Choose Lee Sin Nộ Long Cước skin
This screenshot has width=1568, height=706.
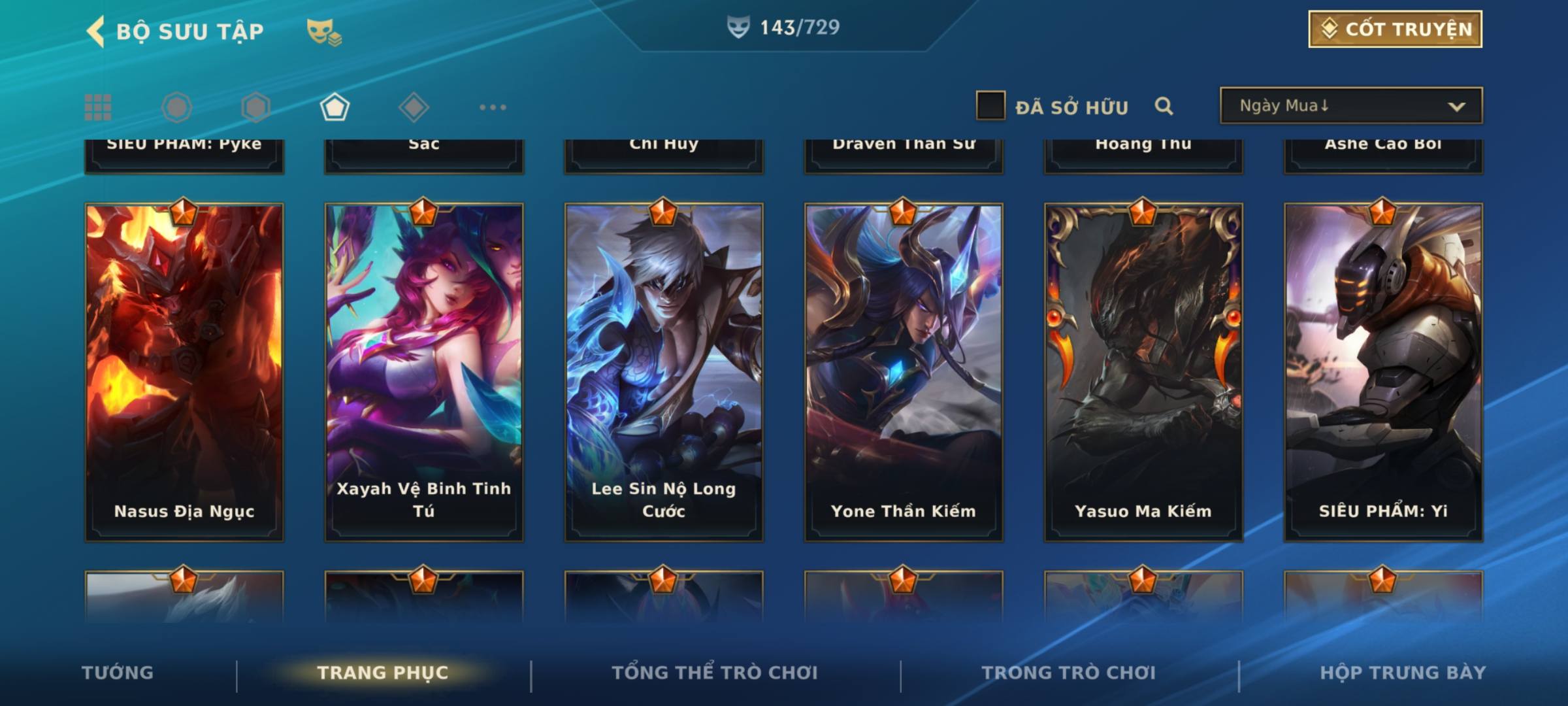coord(664,371)
